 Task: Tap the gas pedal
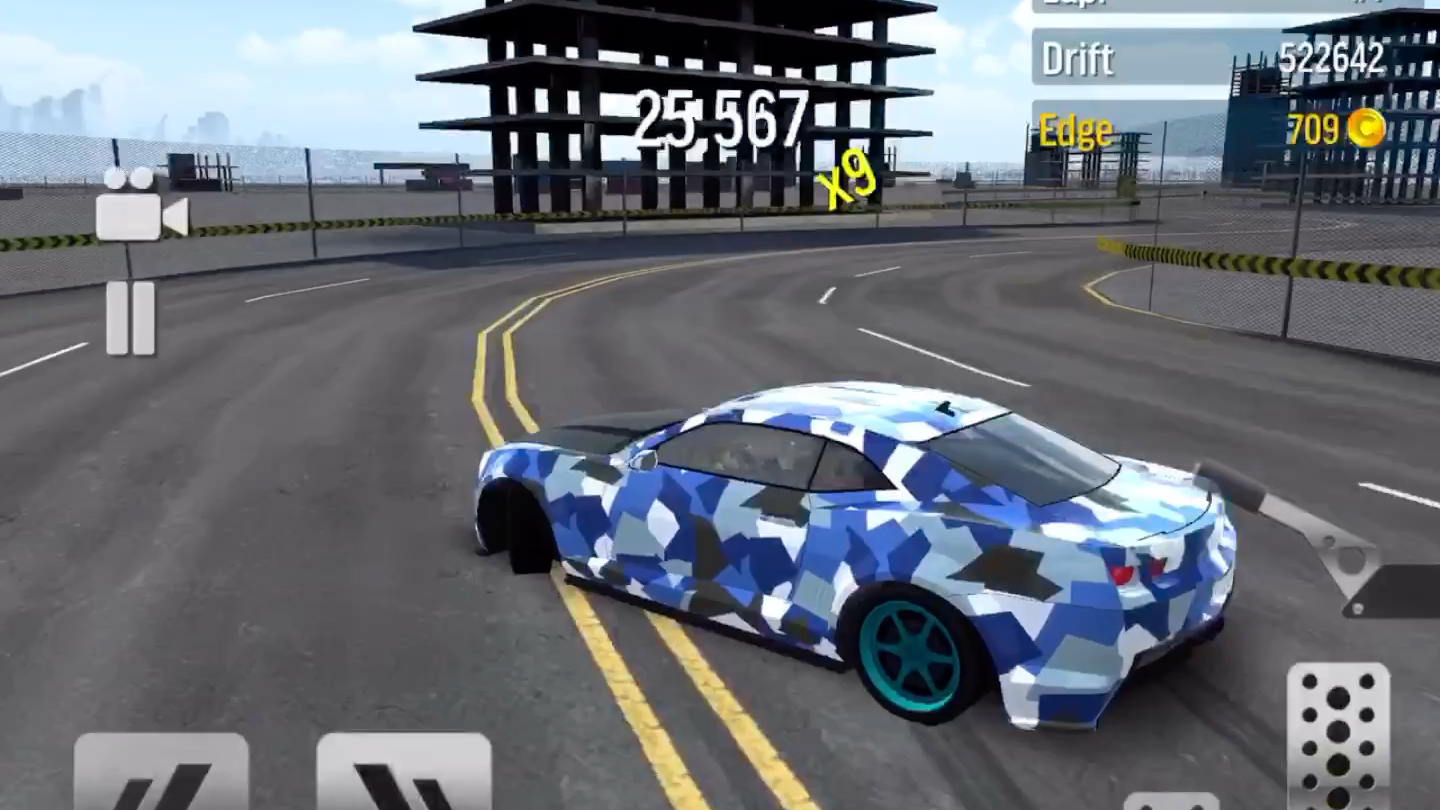1338,736
